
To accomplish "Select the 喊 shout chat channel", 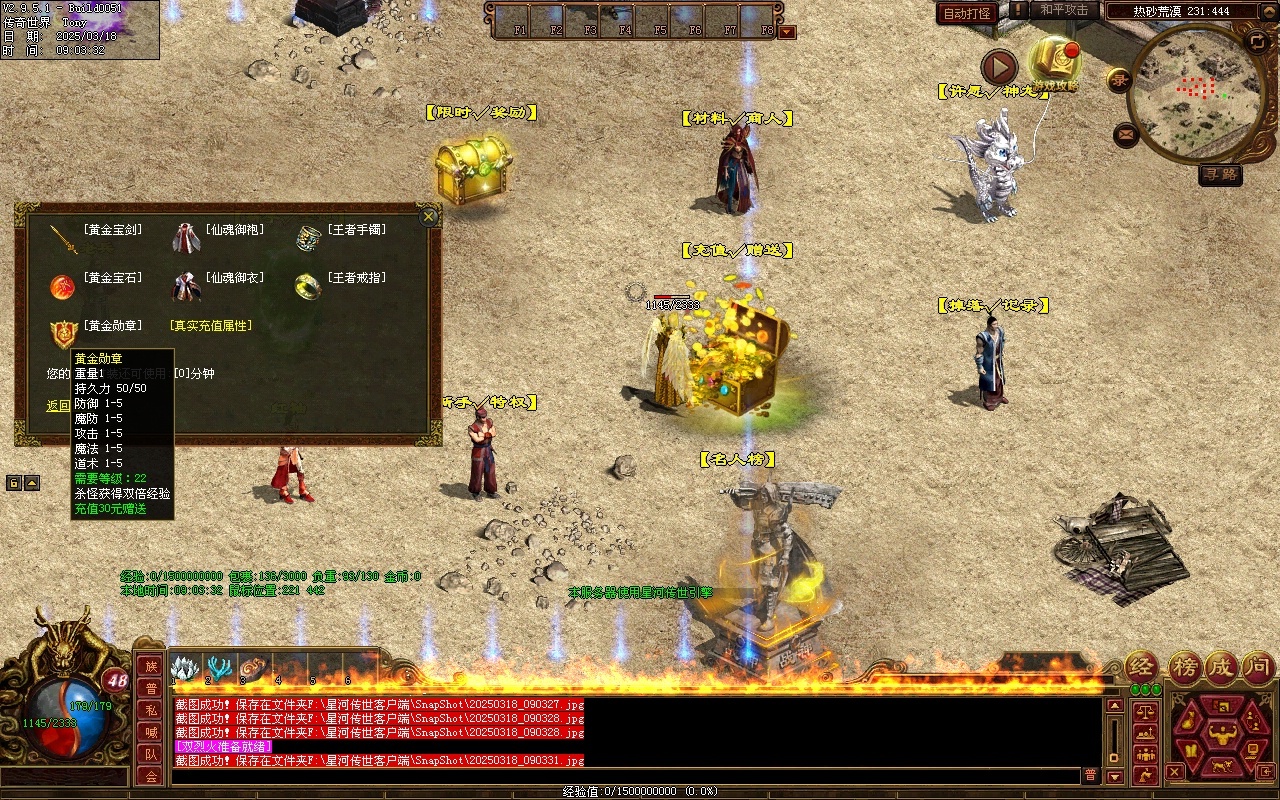I will pyautogui.click(x=151, y=732).
